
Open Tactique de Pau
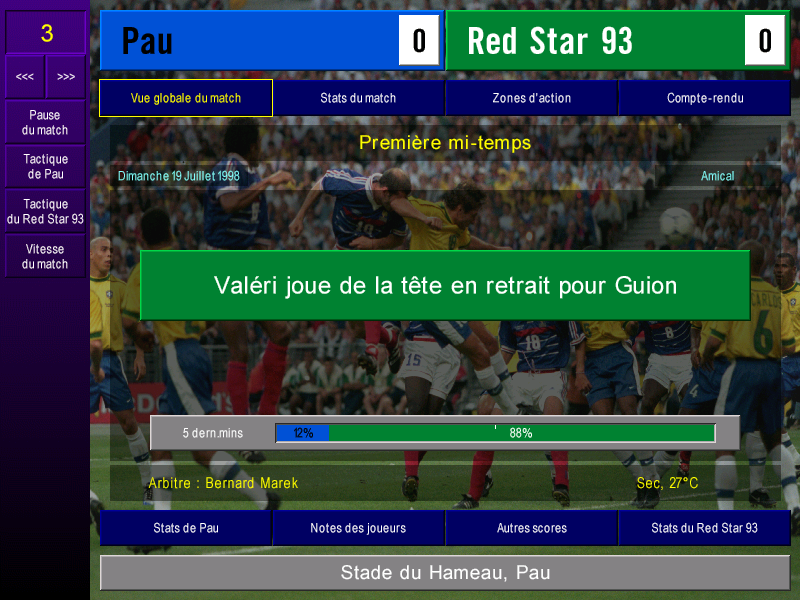click(x=45, y=167)
